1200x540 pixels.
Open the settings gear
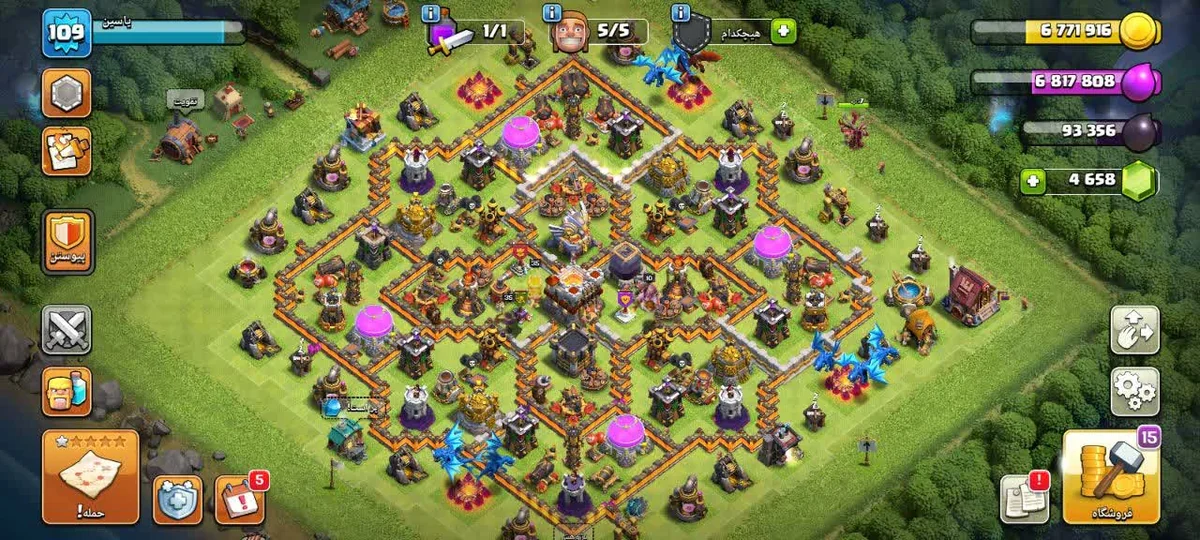[x=1135, y=391]
